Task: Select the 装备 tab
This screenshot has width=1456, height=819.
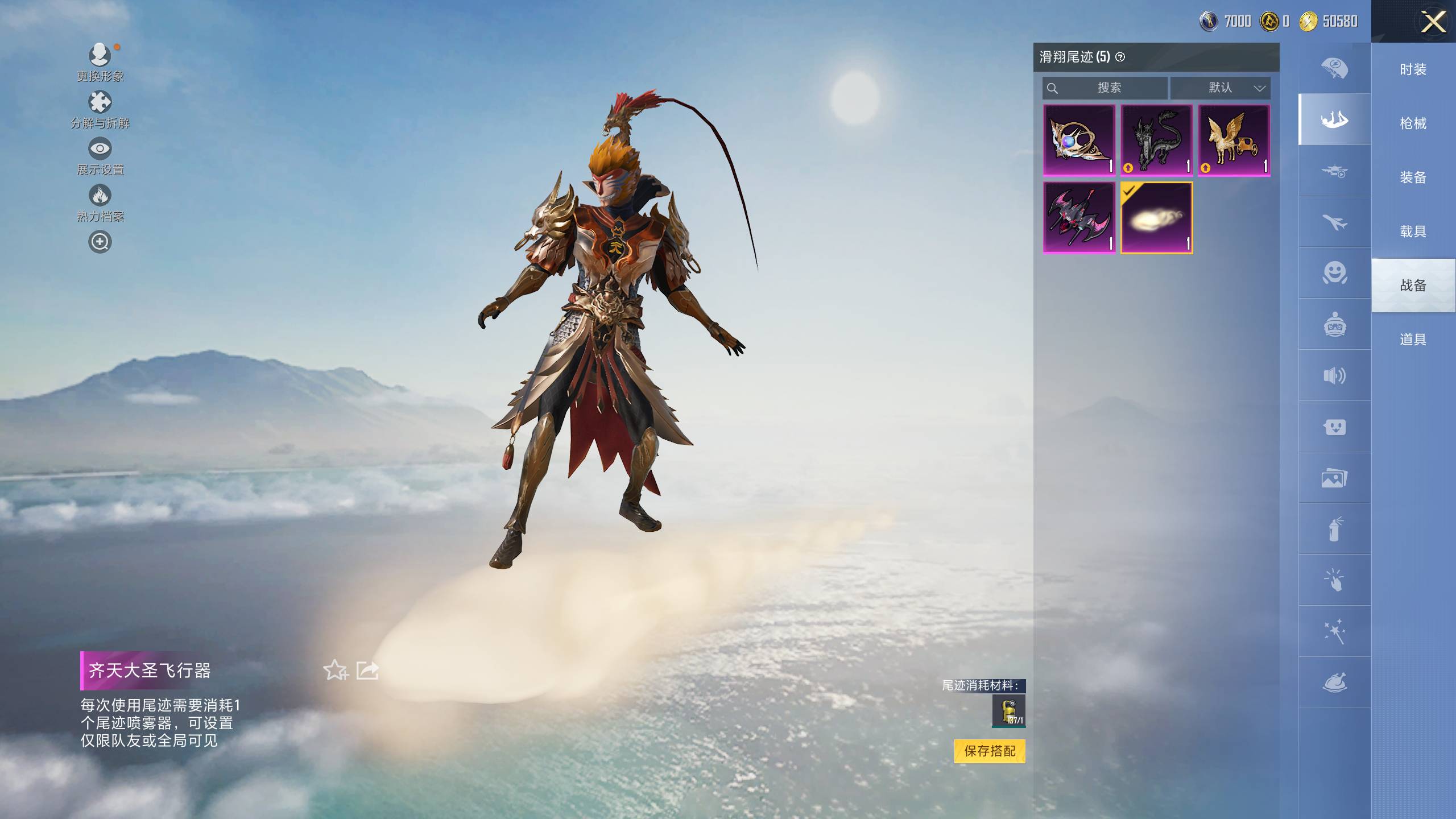Action: (1413, 177)
